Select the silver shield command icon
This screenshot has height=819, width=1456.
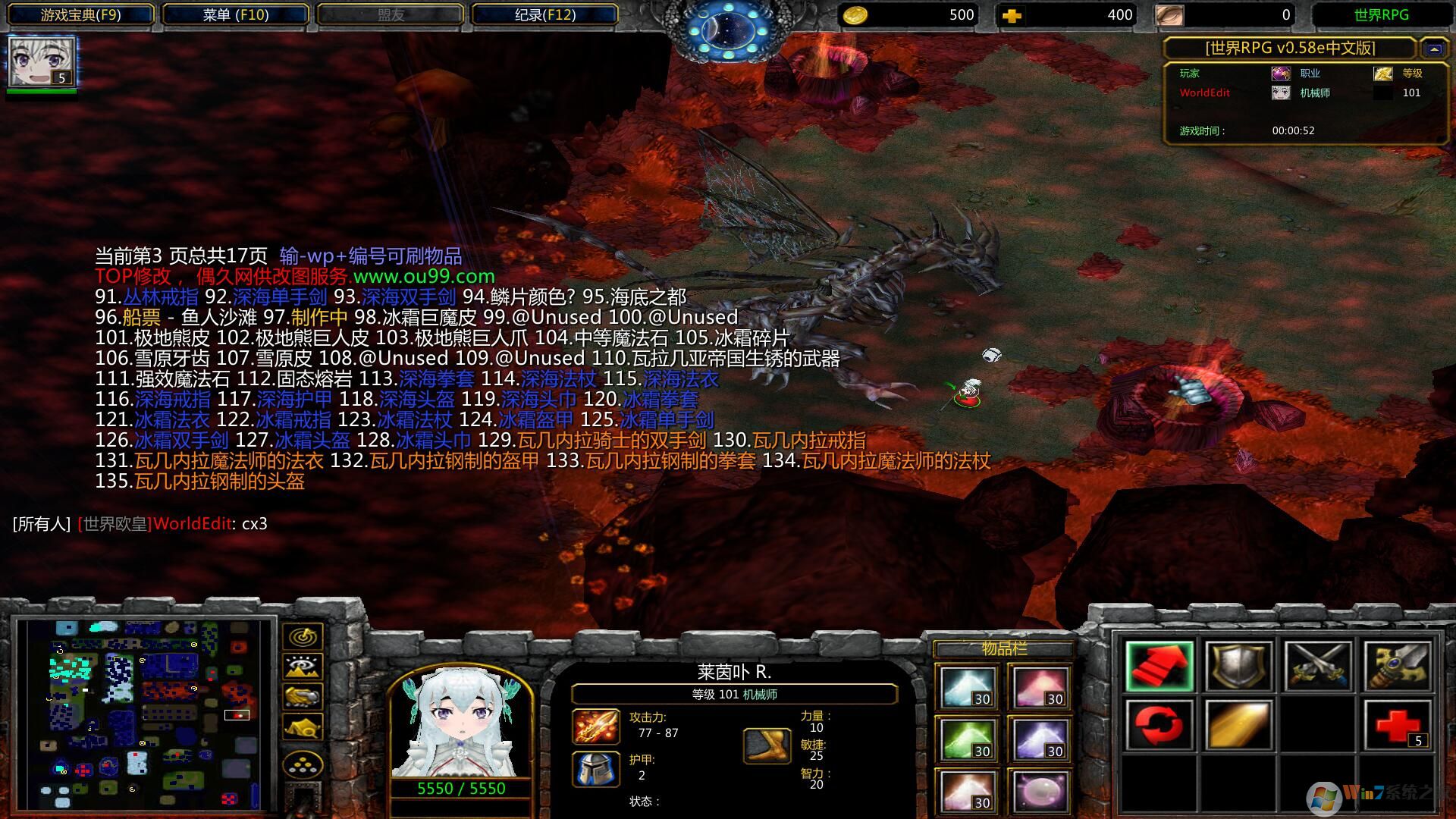point(1238,667)
